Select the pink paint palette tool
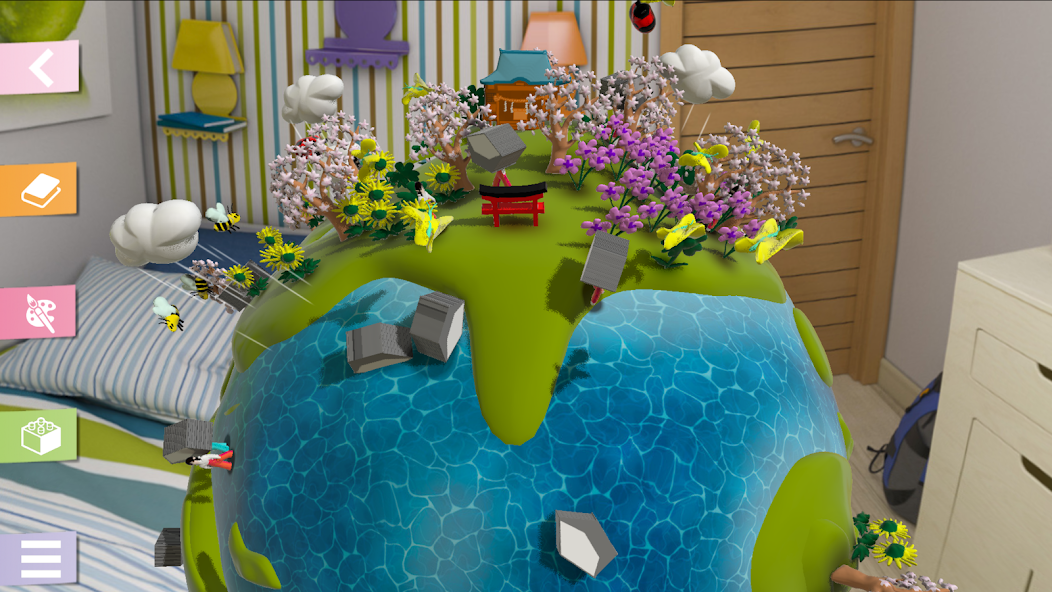 click(x=39, y=312)
